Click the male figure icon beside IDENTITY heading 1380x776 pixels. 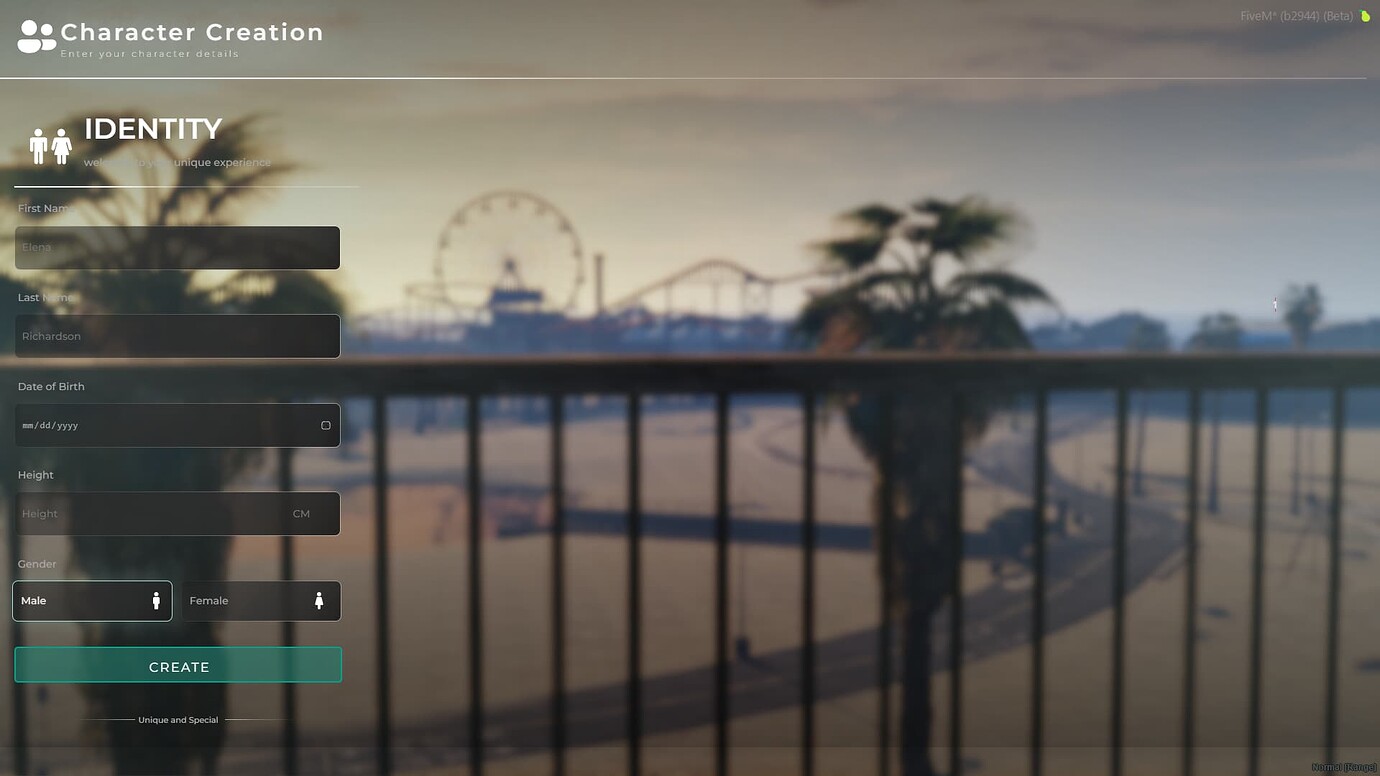tap(41, 144)
